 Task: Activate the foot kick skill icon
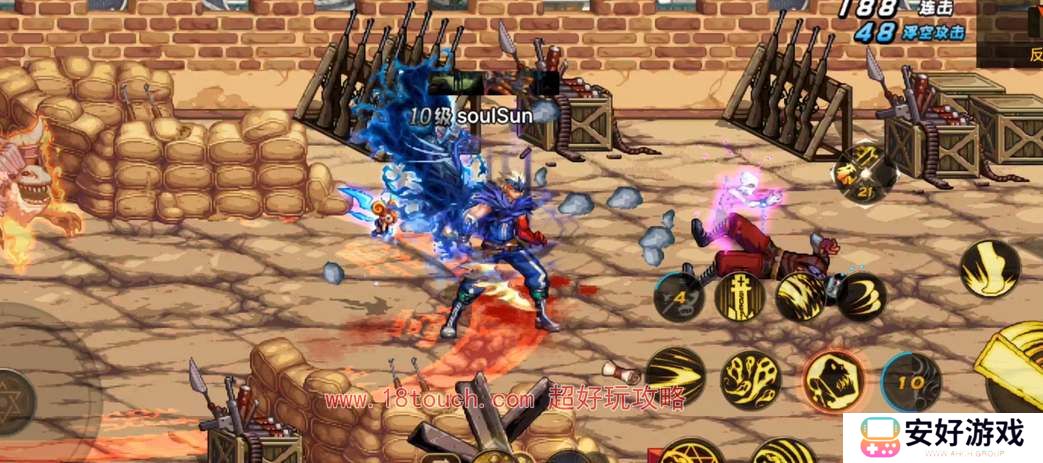[990, 268]
